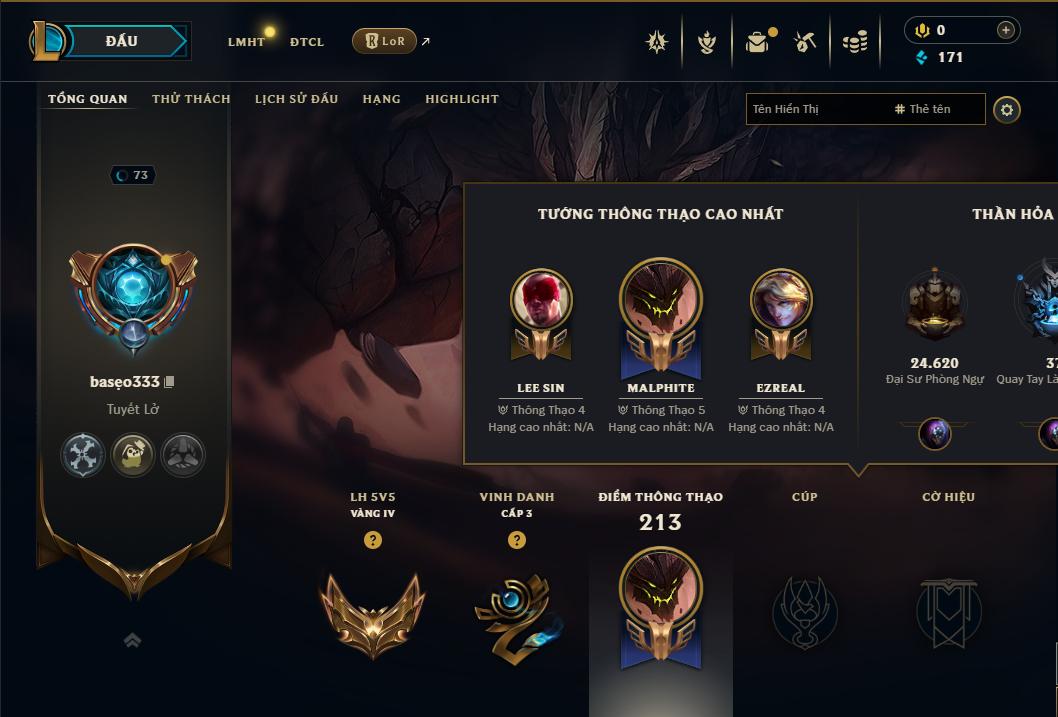View the LỊCH SỬ ĐẤU tab

296,99
